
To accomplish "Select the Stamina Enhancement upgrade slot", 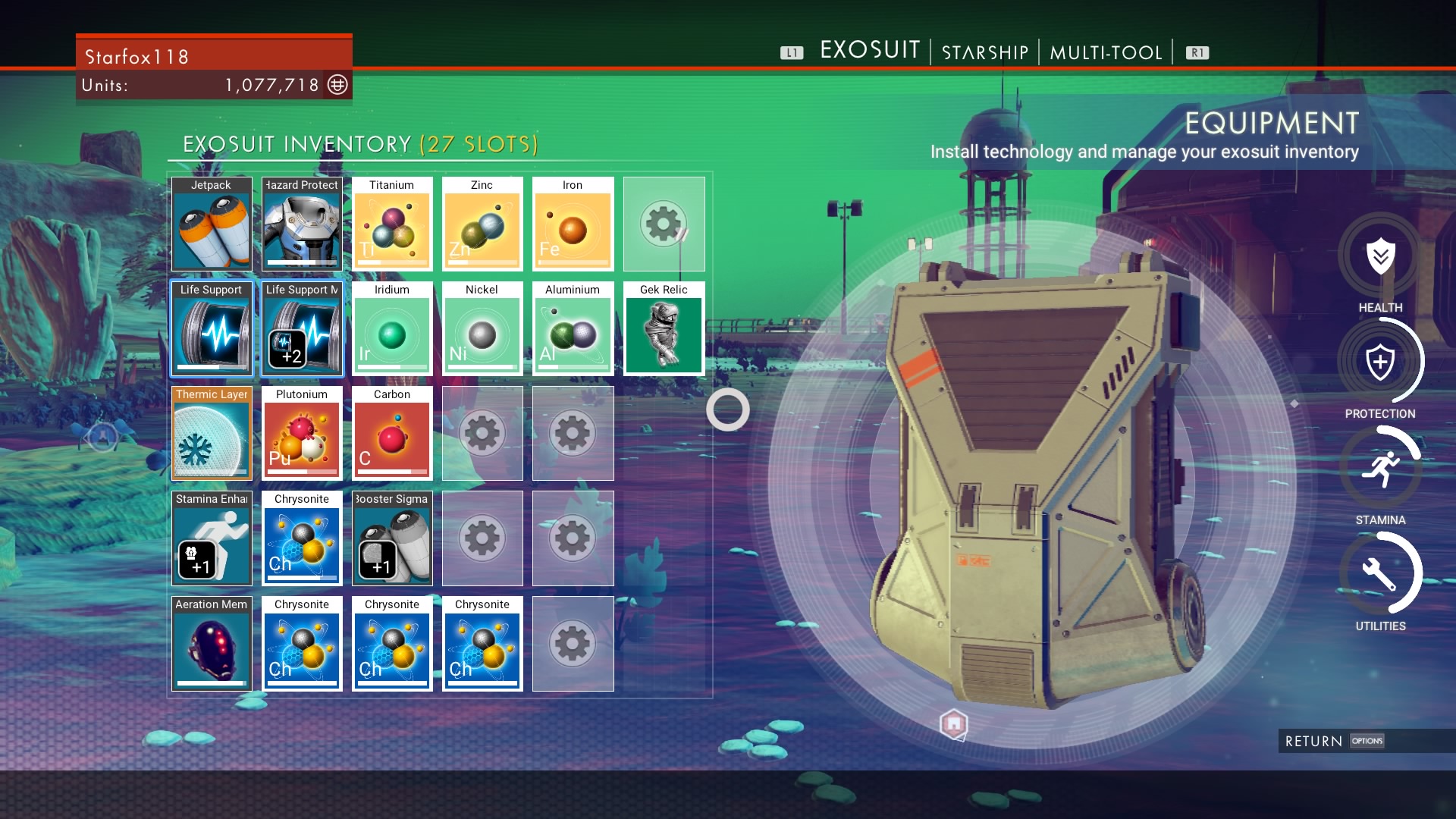I will [212, 538].
